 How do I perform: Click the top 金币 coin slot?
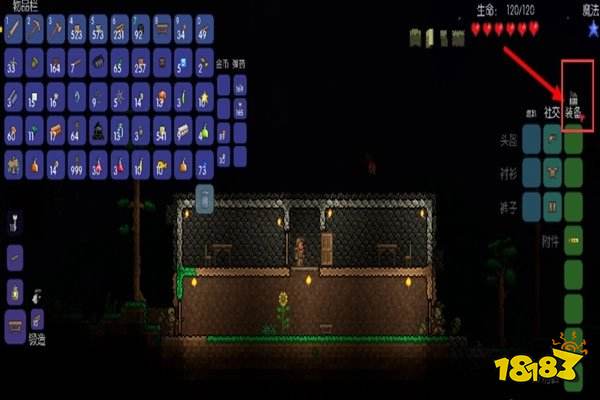coord(225,85)
